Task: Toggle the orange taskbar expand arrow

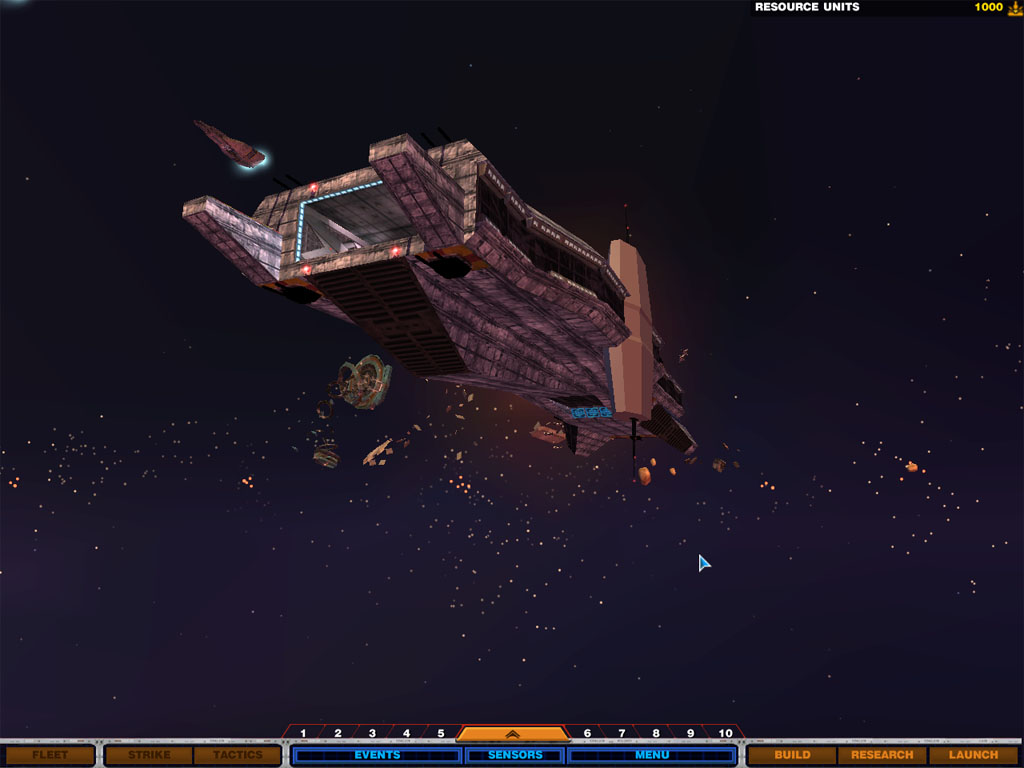Action: [512, 733]
